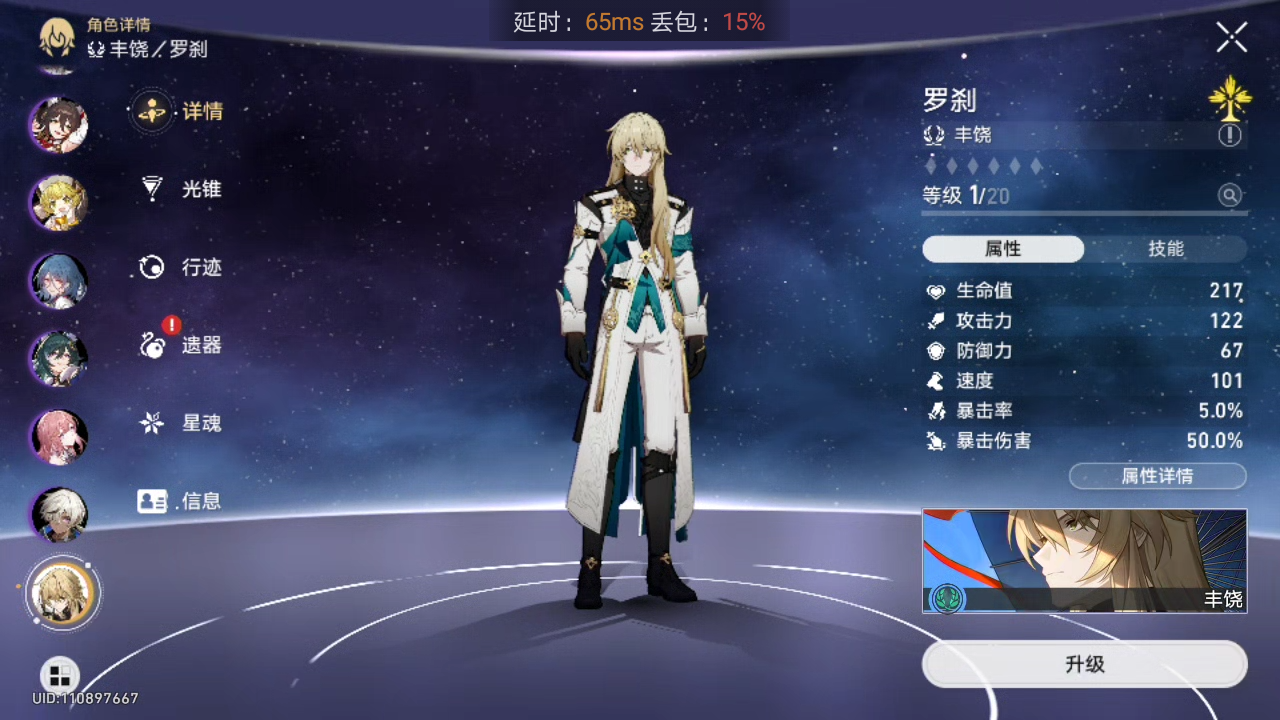Image resolution: width=1280 pixels, height=720 pixels.
Task: Click the magnifier icon beside the level
Action: 1229,195
